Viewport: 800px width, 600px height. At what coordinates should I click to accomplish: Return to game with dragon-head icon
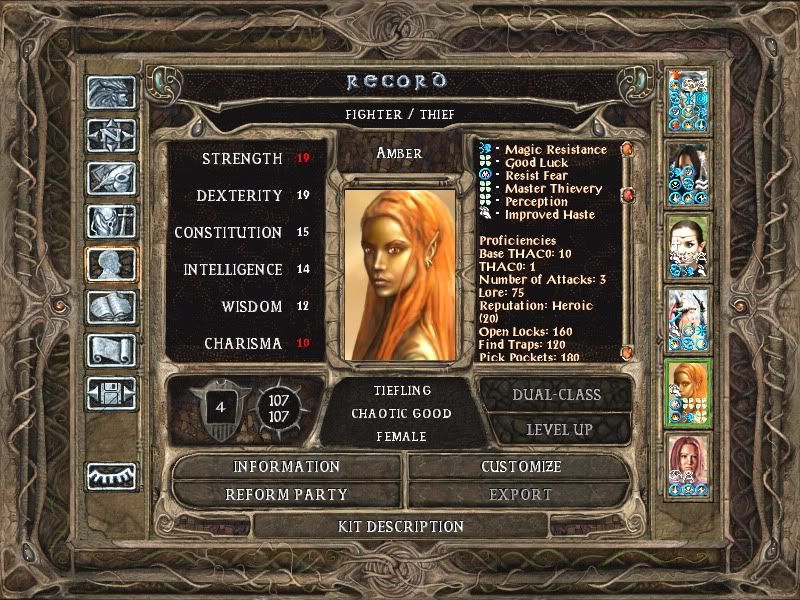110,93
